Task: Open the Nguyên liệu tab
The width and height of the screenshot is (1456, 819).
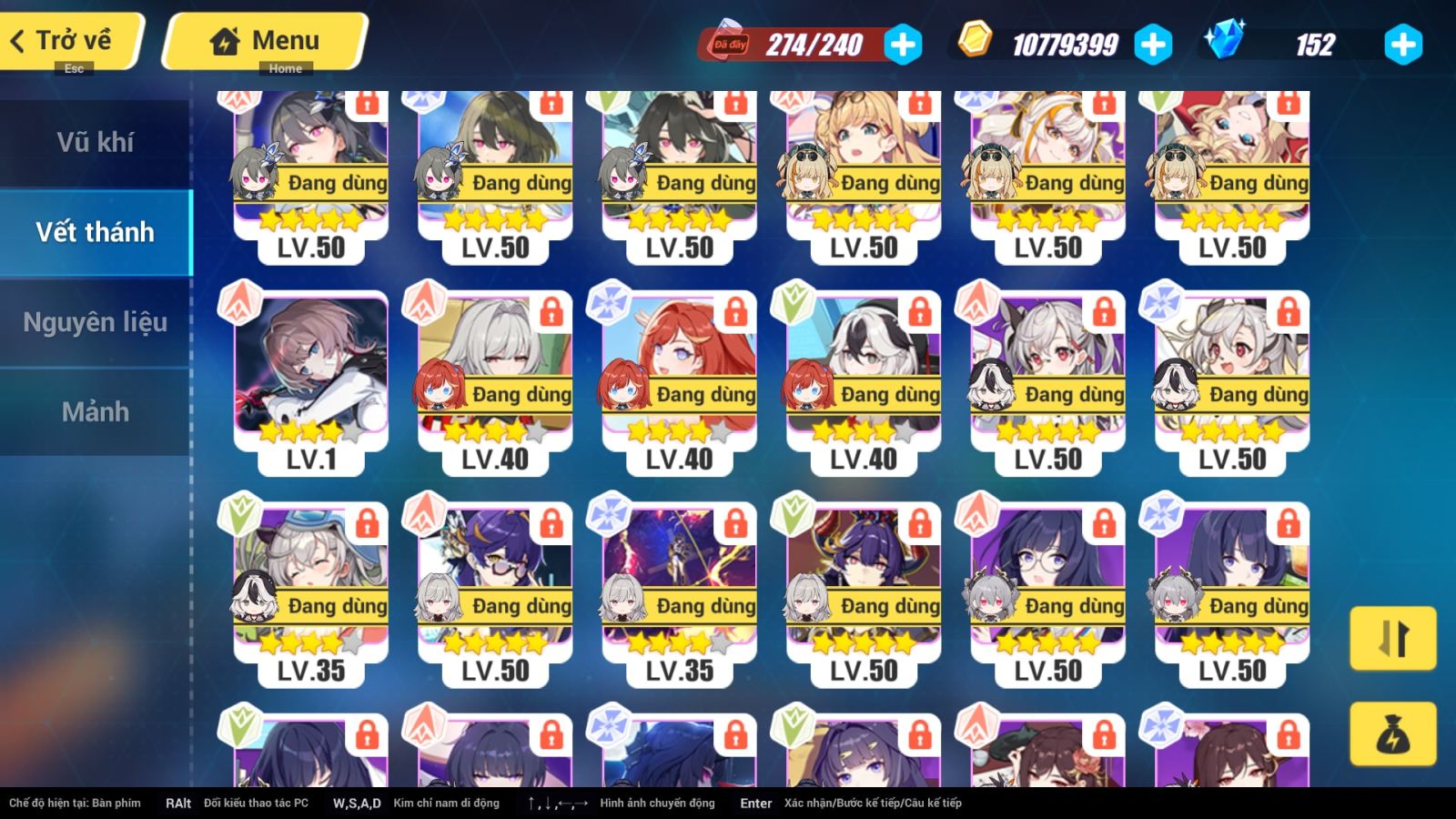Action: [x=96, y=321]
